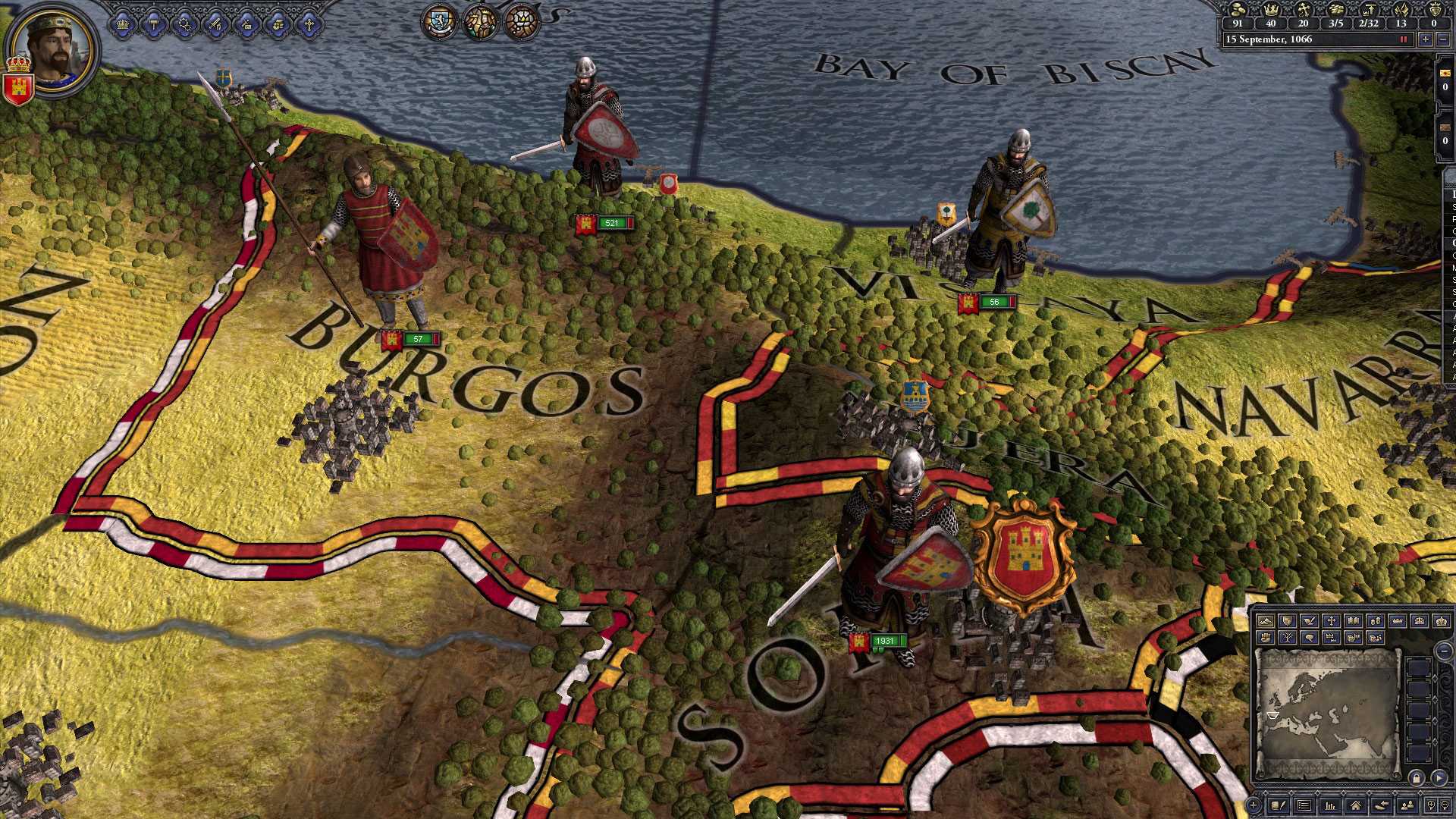This screenshot has width=1456, height=819.
Task: Open the Laws screen via the hammer icon
Action: [154, 24]
